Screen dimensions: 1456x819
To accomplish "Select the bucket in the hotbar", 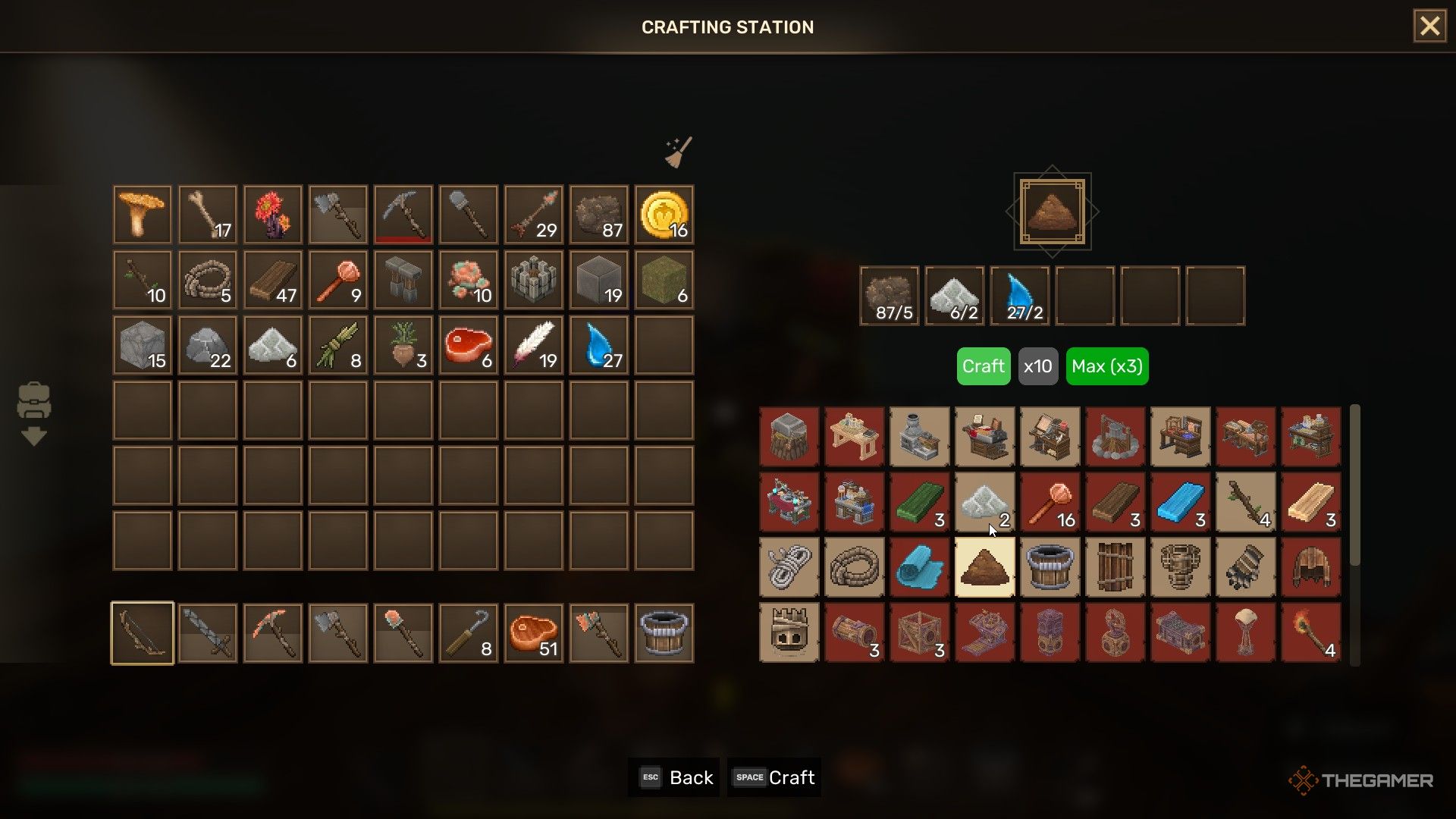I will coord(664,633).
